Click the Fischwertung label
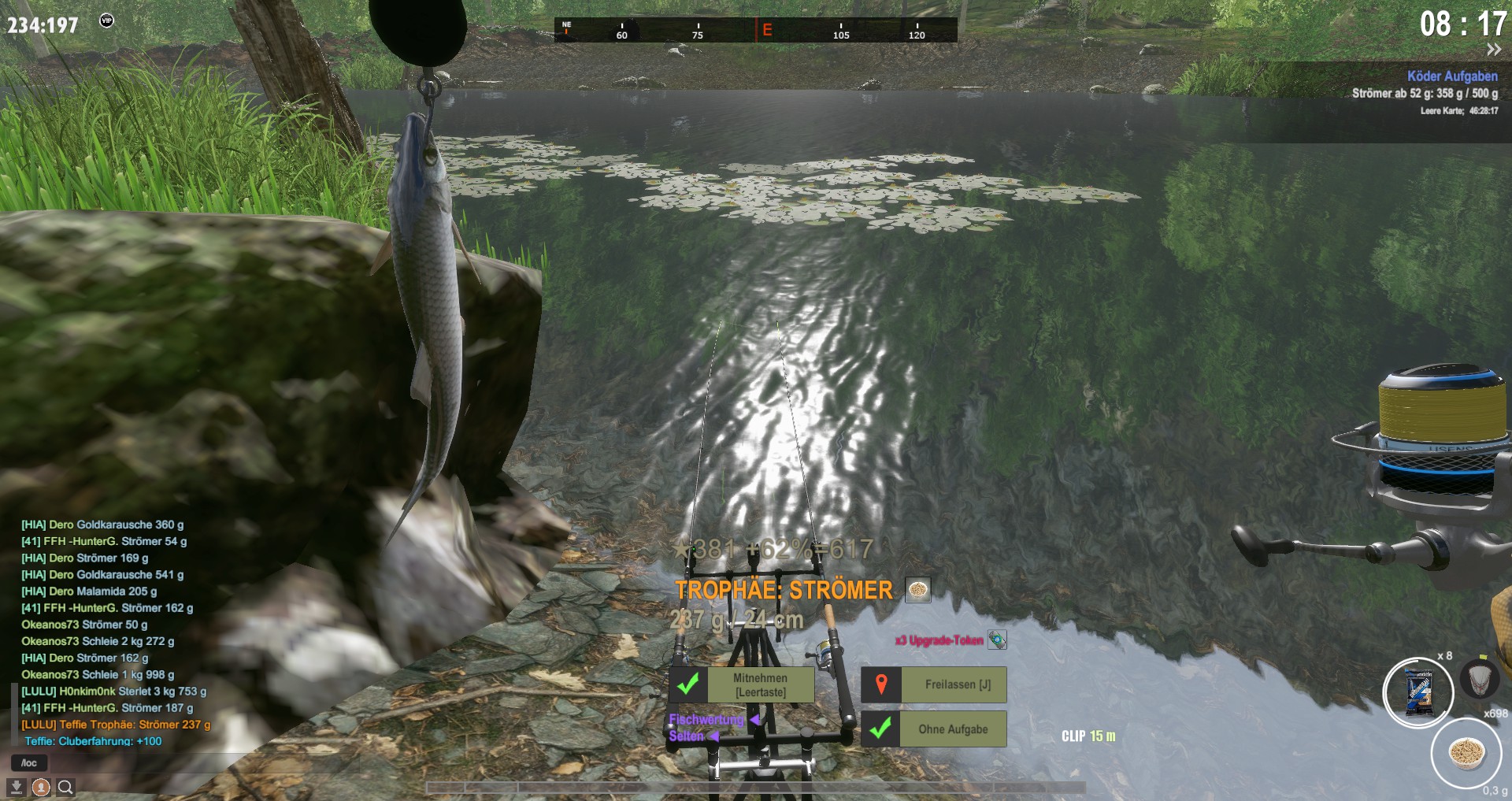 point(706,719)
